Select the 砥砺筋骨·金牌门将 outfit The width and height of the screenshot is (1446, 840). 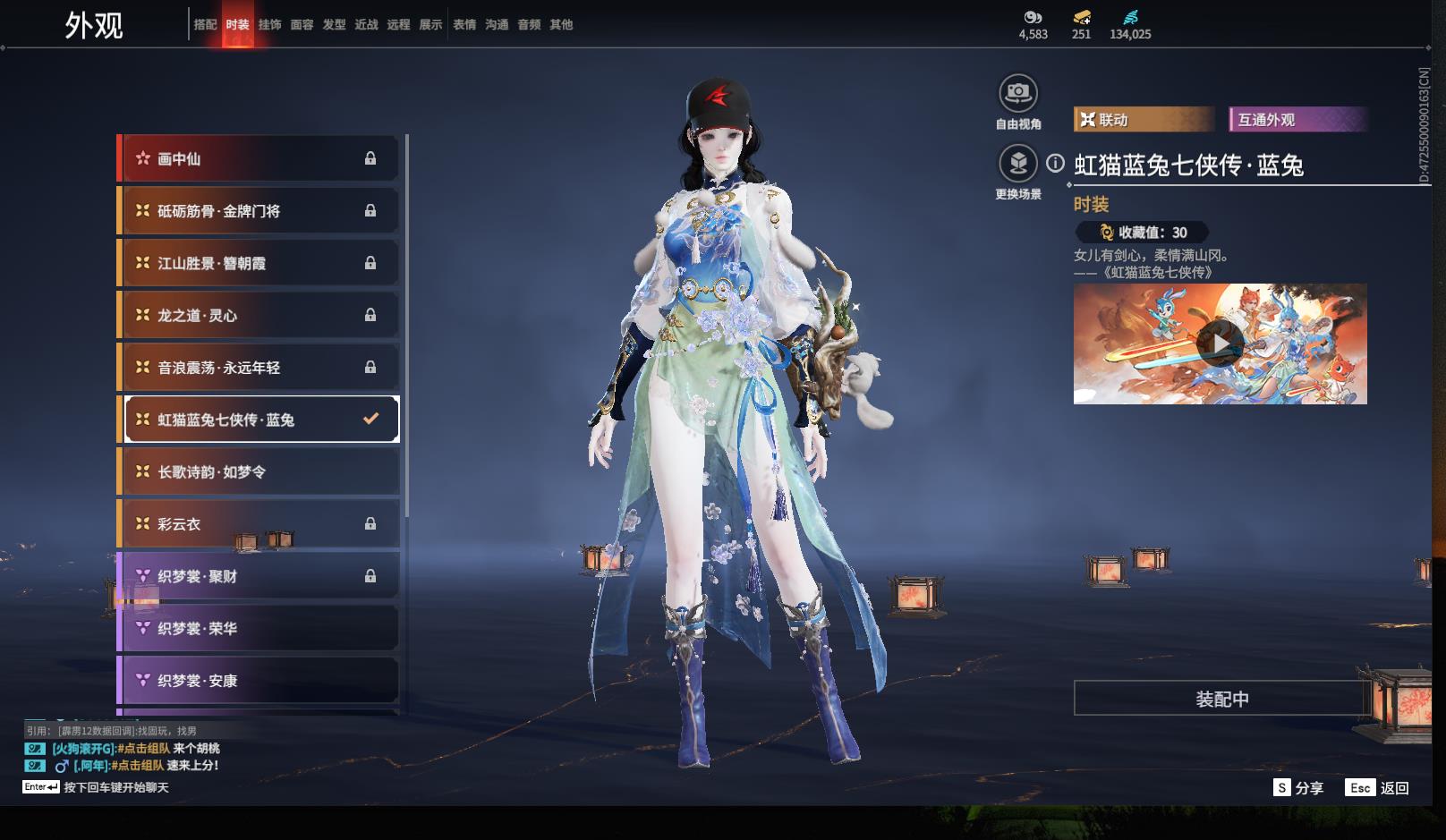point(259,211)
